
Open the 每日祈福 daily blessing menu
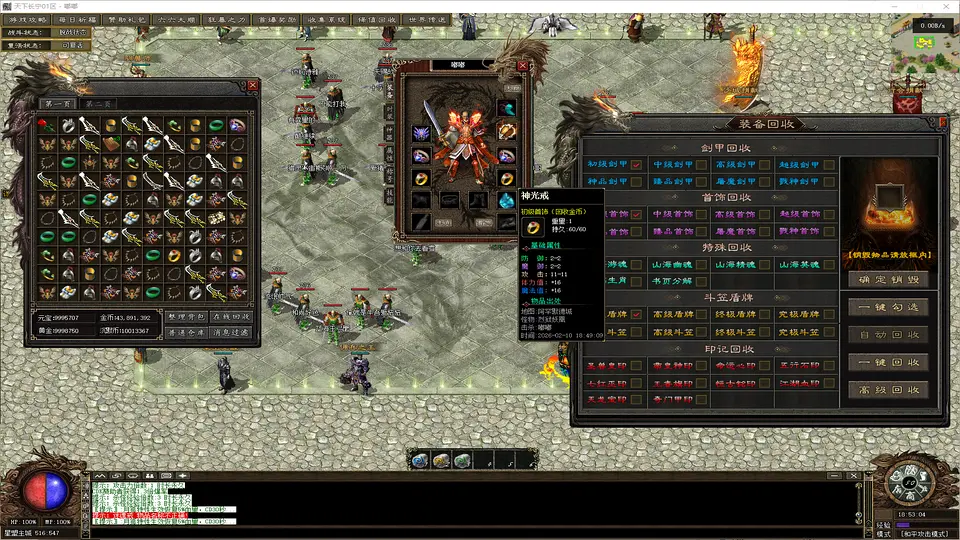coord(80,19)
